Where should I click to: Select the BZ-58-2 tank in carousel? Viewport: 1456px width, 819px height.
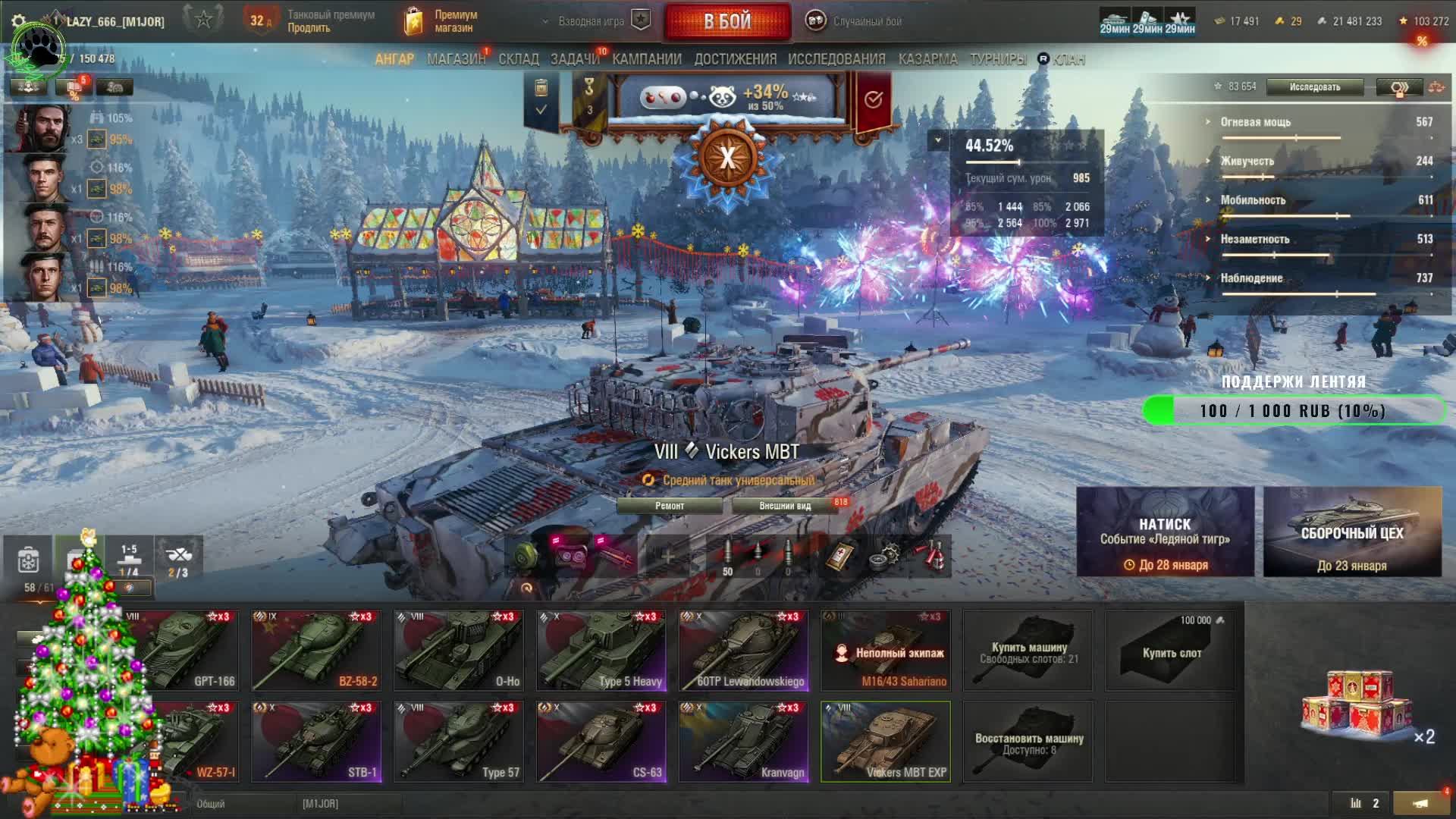pyautogui.click(x=316, y=650)
